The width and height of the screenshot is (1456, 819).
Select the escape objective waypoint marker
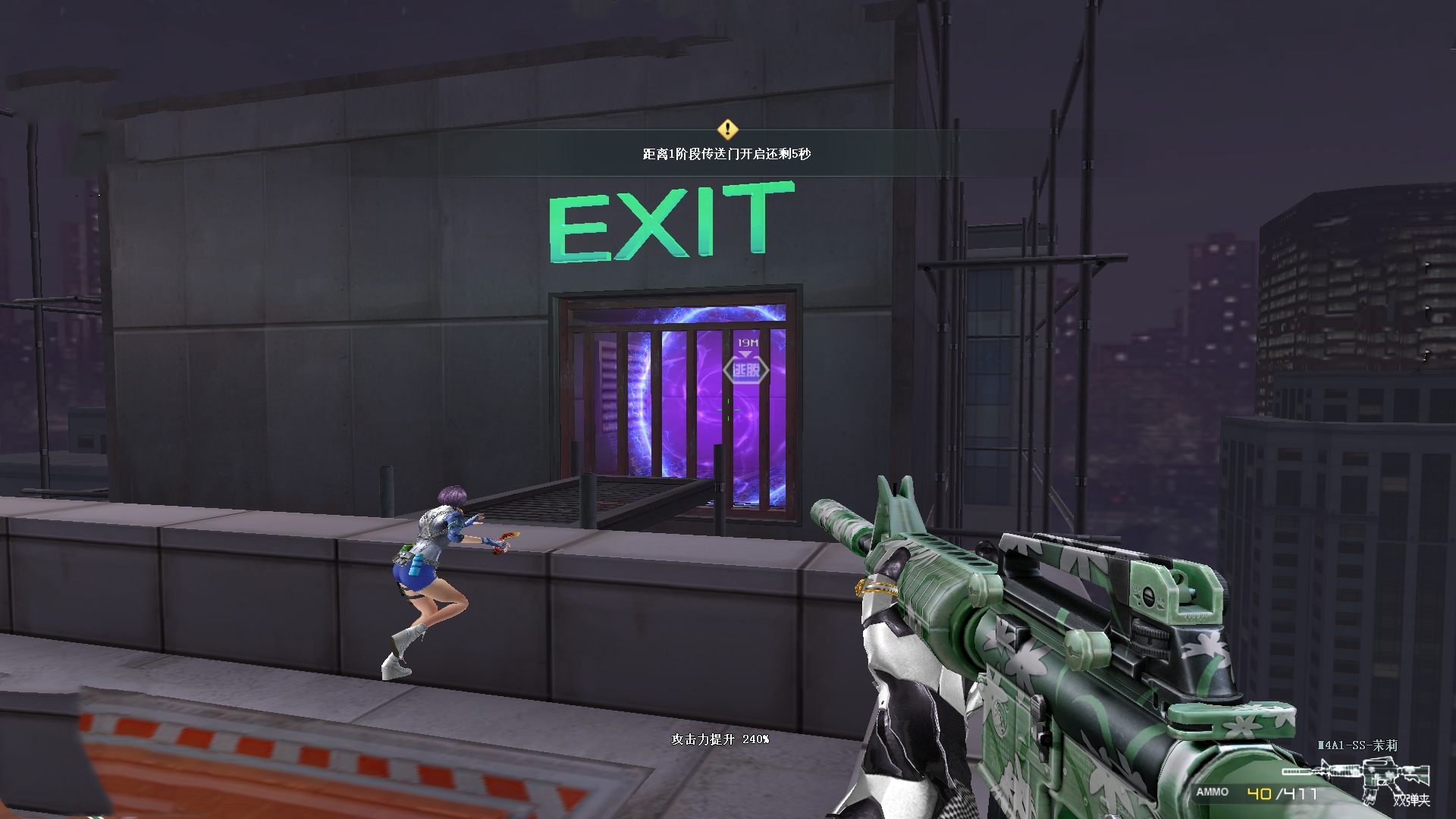745,369
